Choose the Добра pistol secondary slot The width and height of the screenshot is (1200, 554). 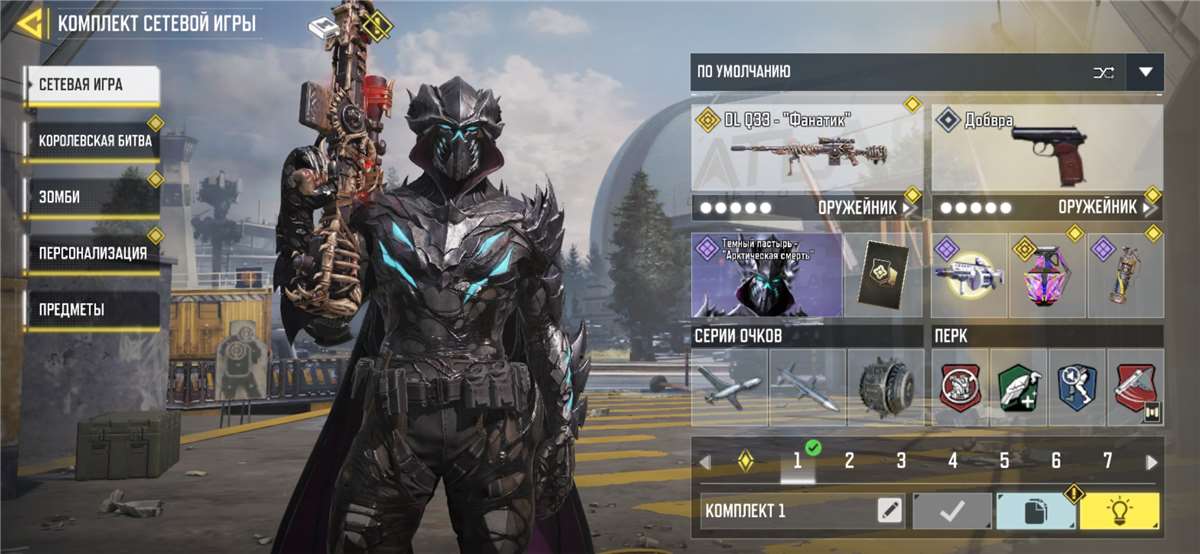(1046, 148)
